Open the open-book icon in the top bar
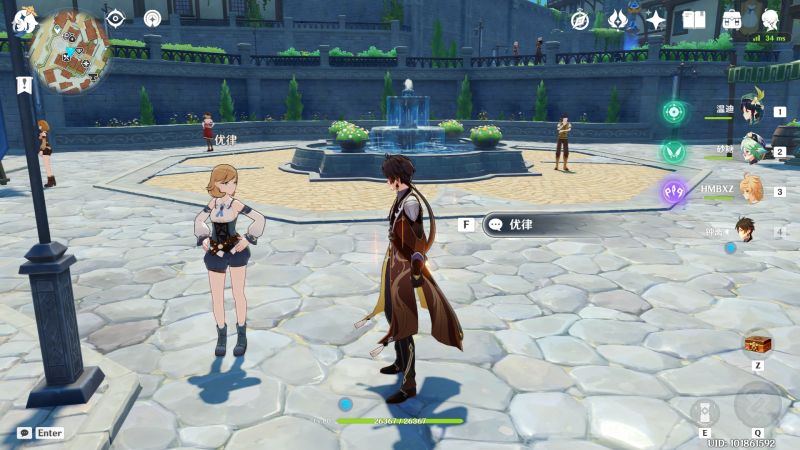 click(x=693, y=19)
